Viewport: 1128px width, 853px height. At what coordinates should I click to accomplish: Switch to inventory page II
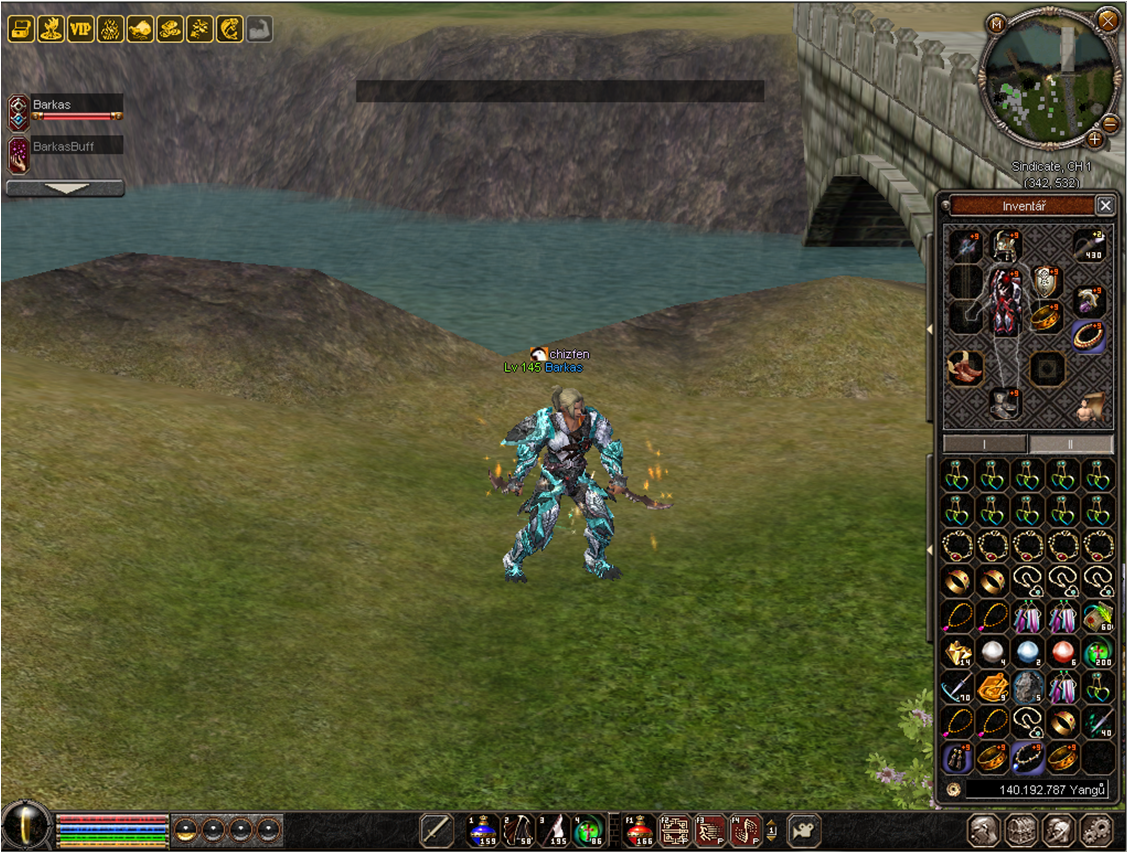[1071, 444]
